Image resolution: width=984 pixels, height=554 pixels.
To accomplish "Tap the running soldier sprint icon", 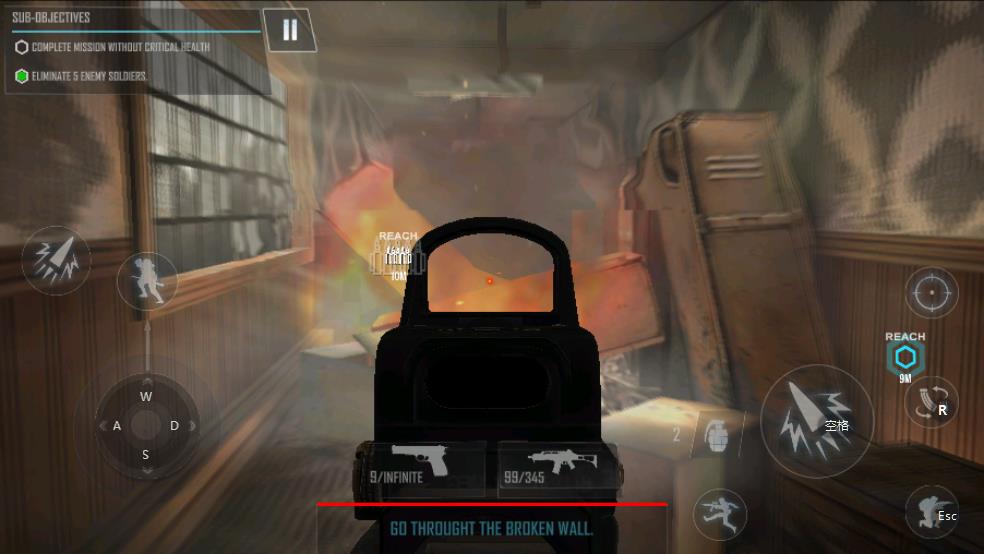I will [721, 514].
